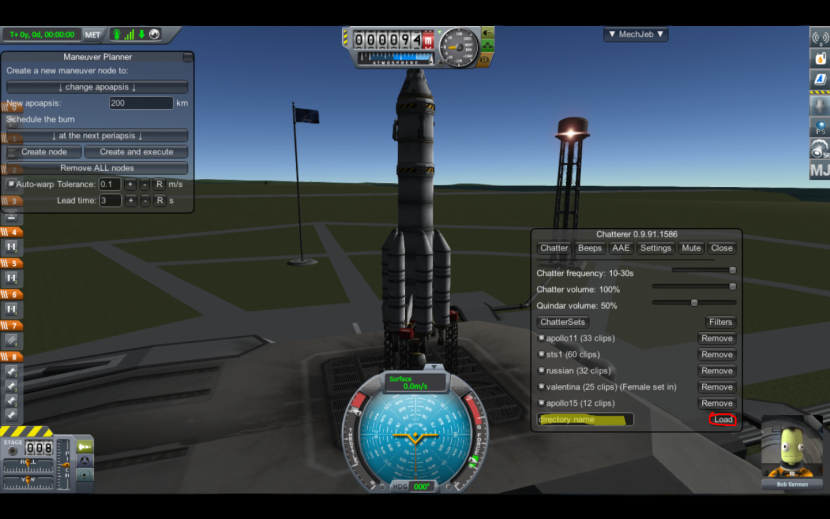
Task: Open the AAE tab in Chatterer
Action: coord(621,248)
